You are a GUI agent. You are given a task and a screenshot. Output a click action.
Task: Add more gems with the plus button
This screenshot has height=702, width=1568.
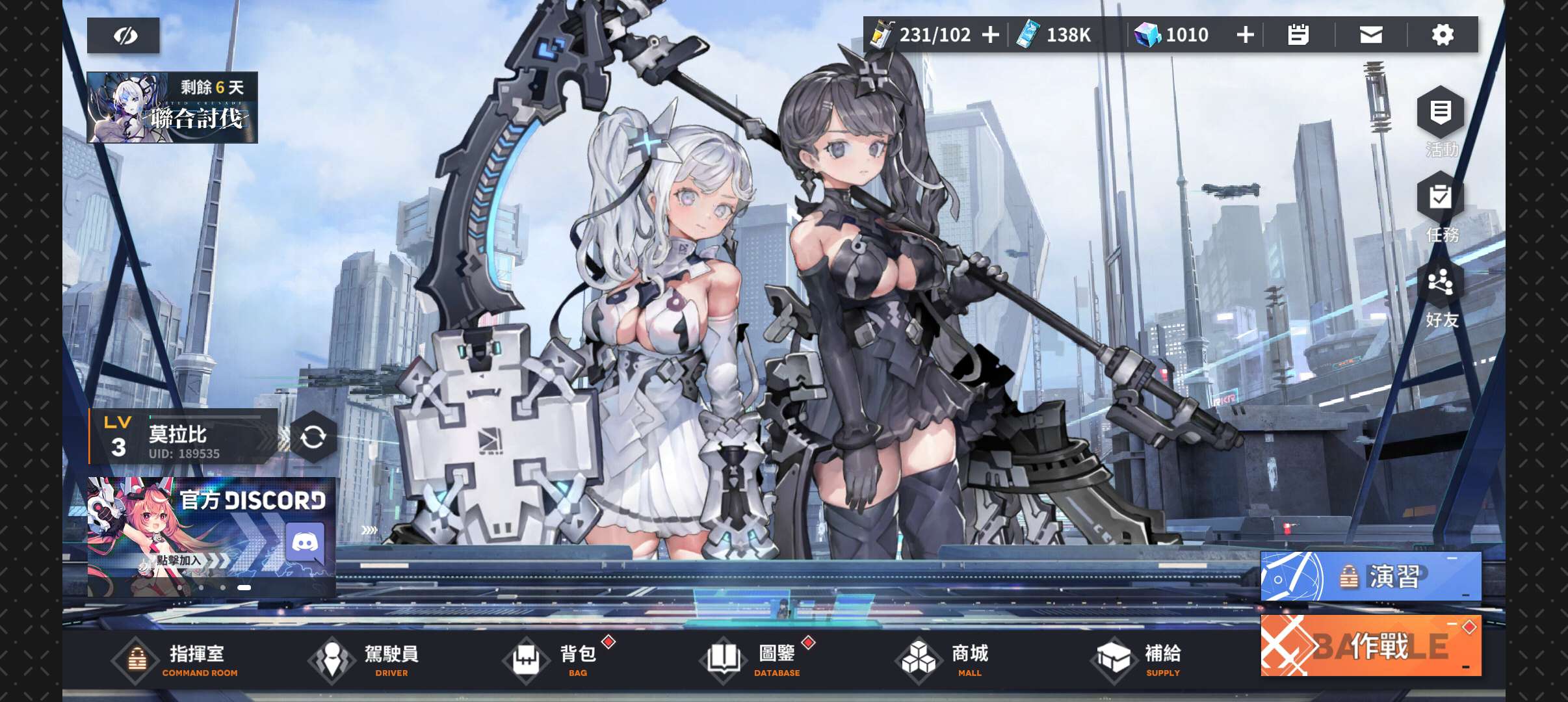(x=1245, y=35)
